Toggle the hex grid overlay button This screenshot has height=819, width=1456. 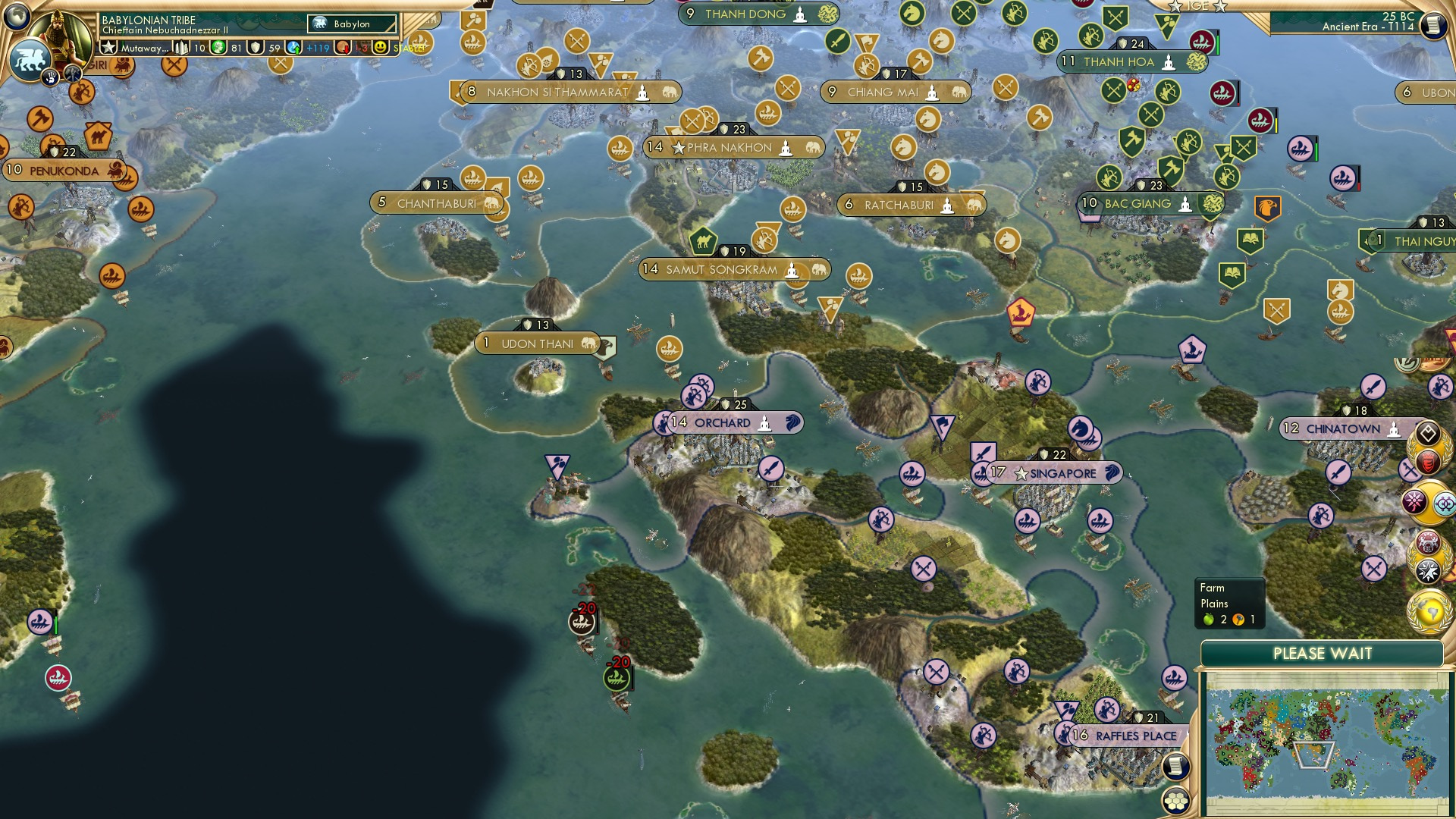click(x=1176, y=801)
